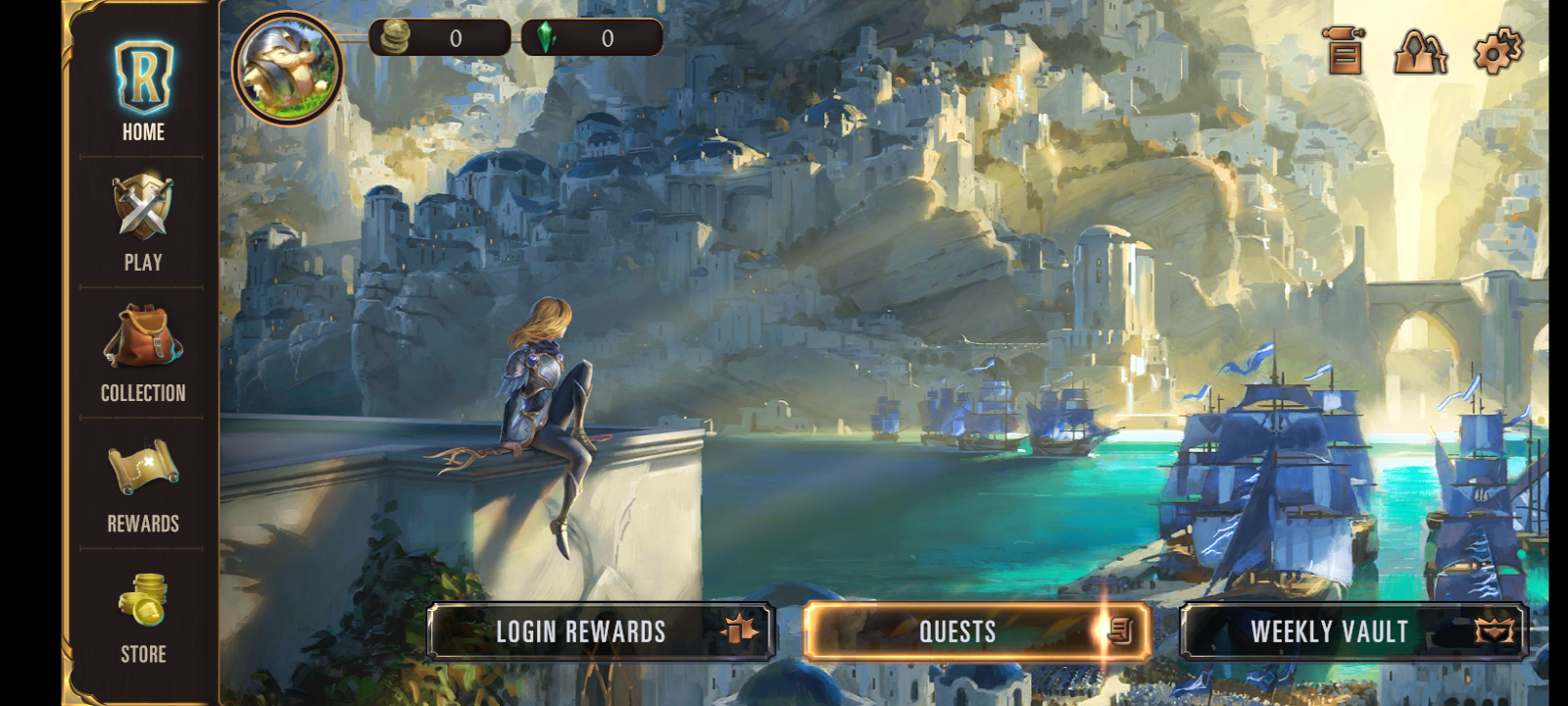Click the player profile avatar
Screen dimensions: 1568x706
[287, 68]
